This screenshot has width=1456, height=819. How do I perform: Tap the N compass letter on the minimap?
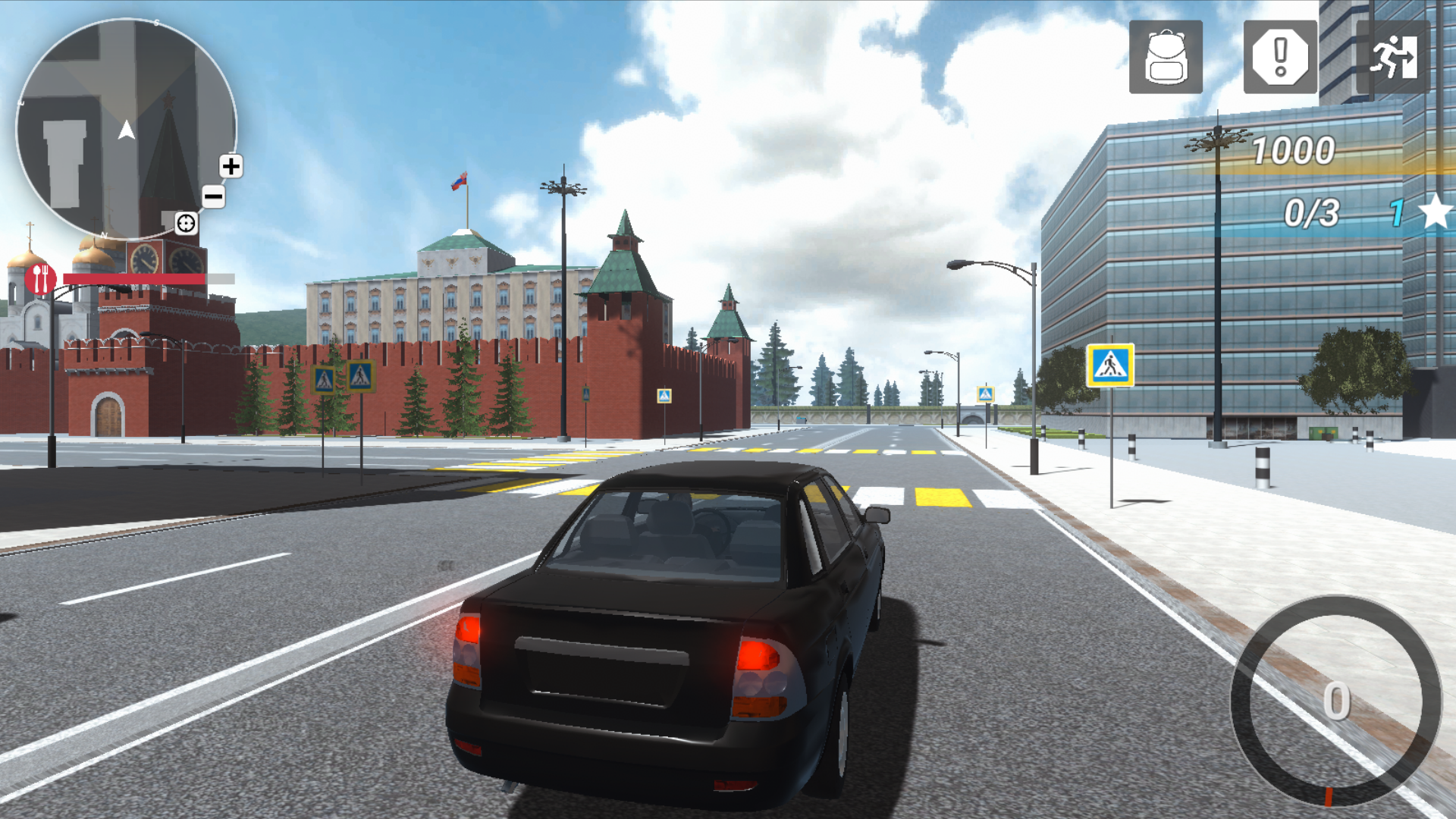[105, 234]
